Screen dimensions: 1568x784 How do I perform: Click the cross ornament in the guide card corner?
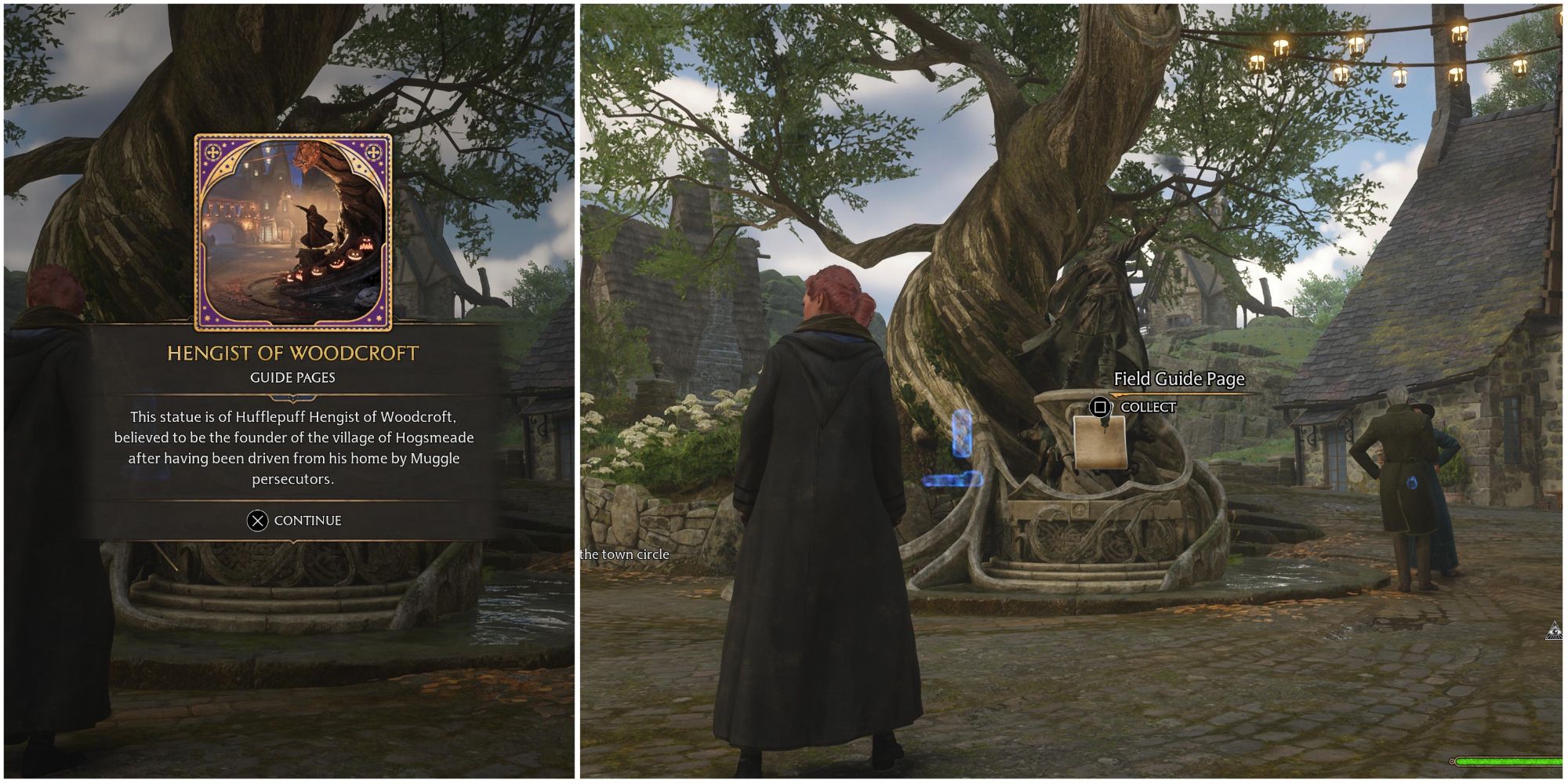pos(213,151)
